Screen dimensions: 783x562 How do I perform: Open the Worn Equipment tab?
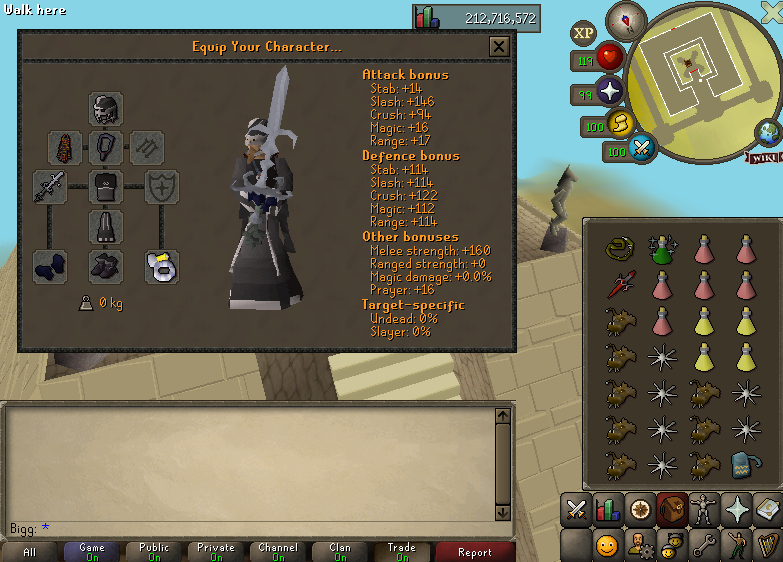coord(704,509)
